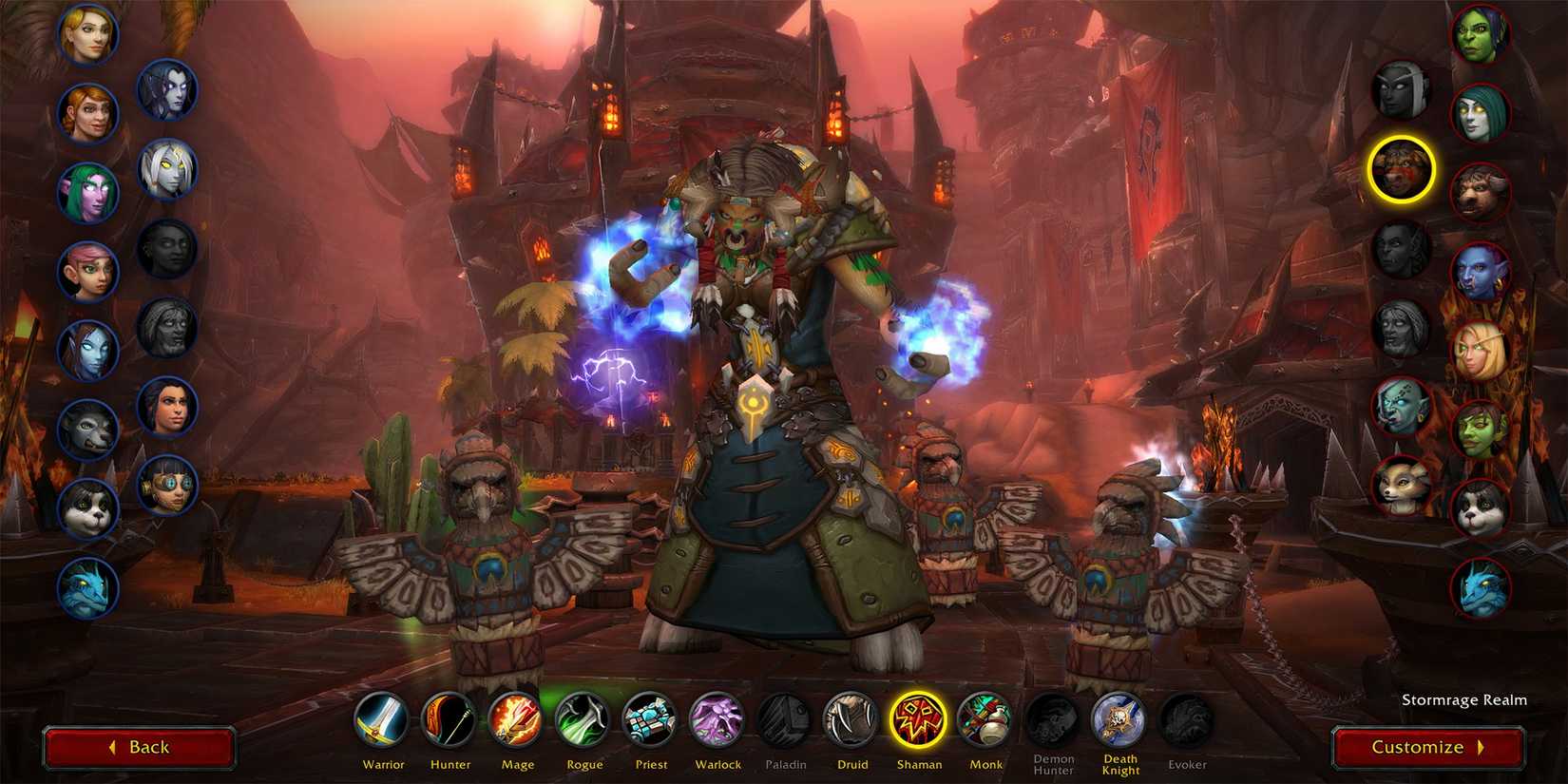Switch to the Warlock class

(x=717, y=720)
